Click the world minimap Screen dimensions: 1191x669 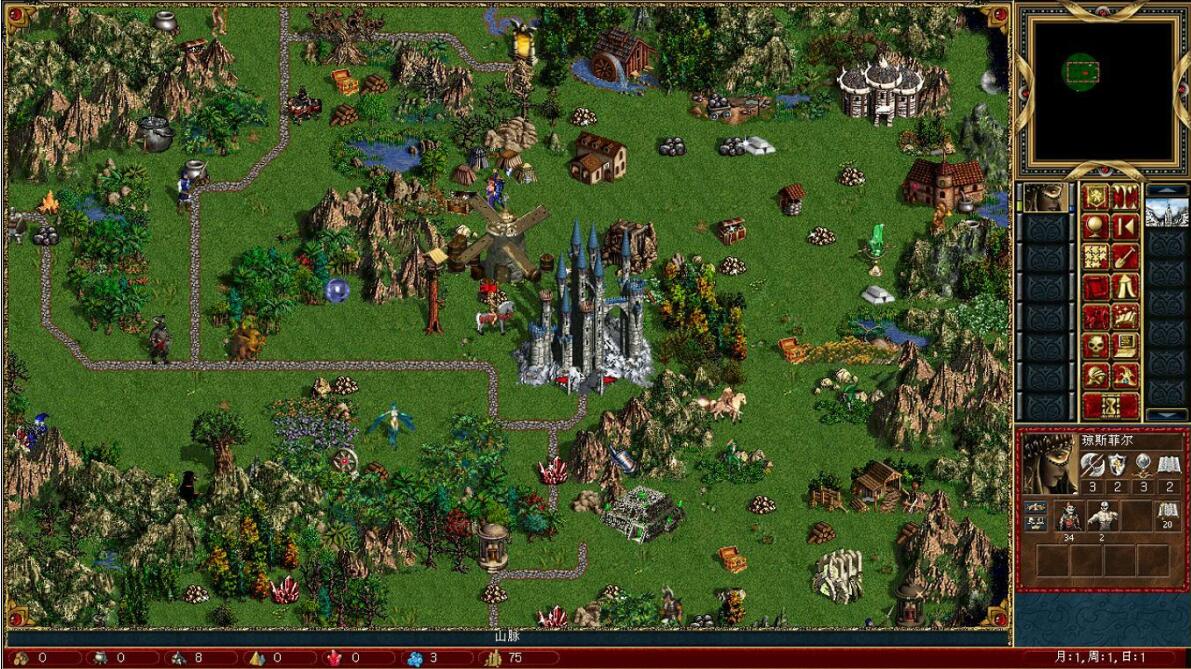point(1104,90)
